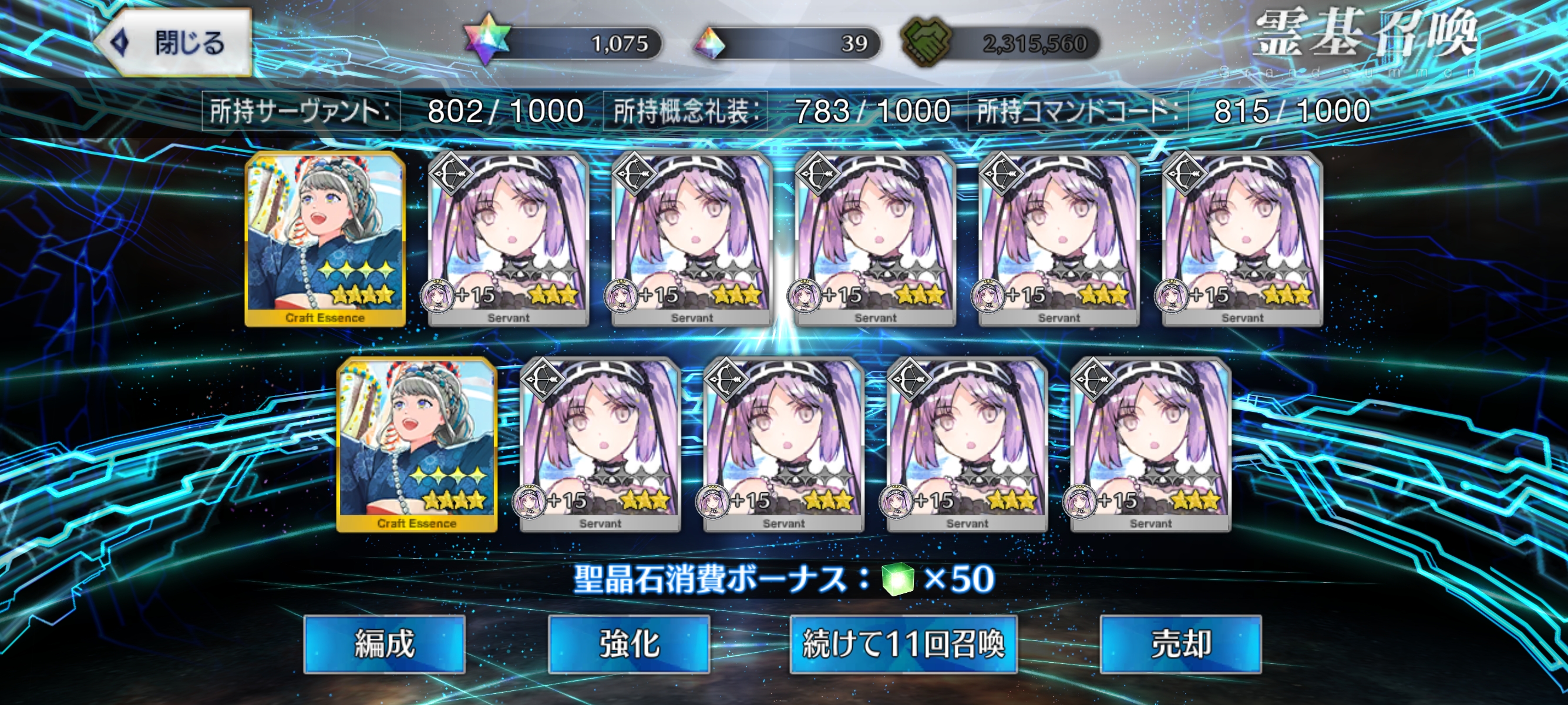Go to the 強化 enhancement screen
The height and width of the screenshot is (705, 1568).
click(629, 644)
